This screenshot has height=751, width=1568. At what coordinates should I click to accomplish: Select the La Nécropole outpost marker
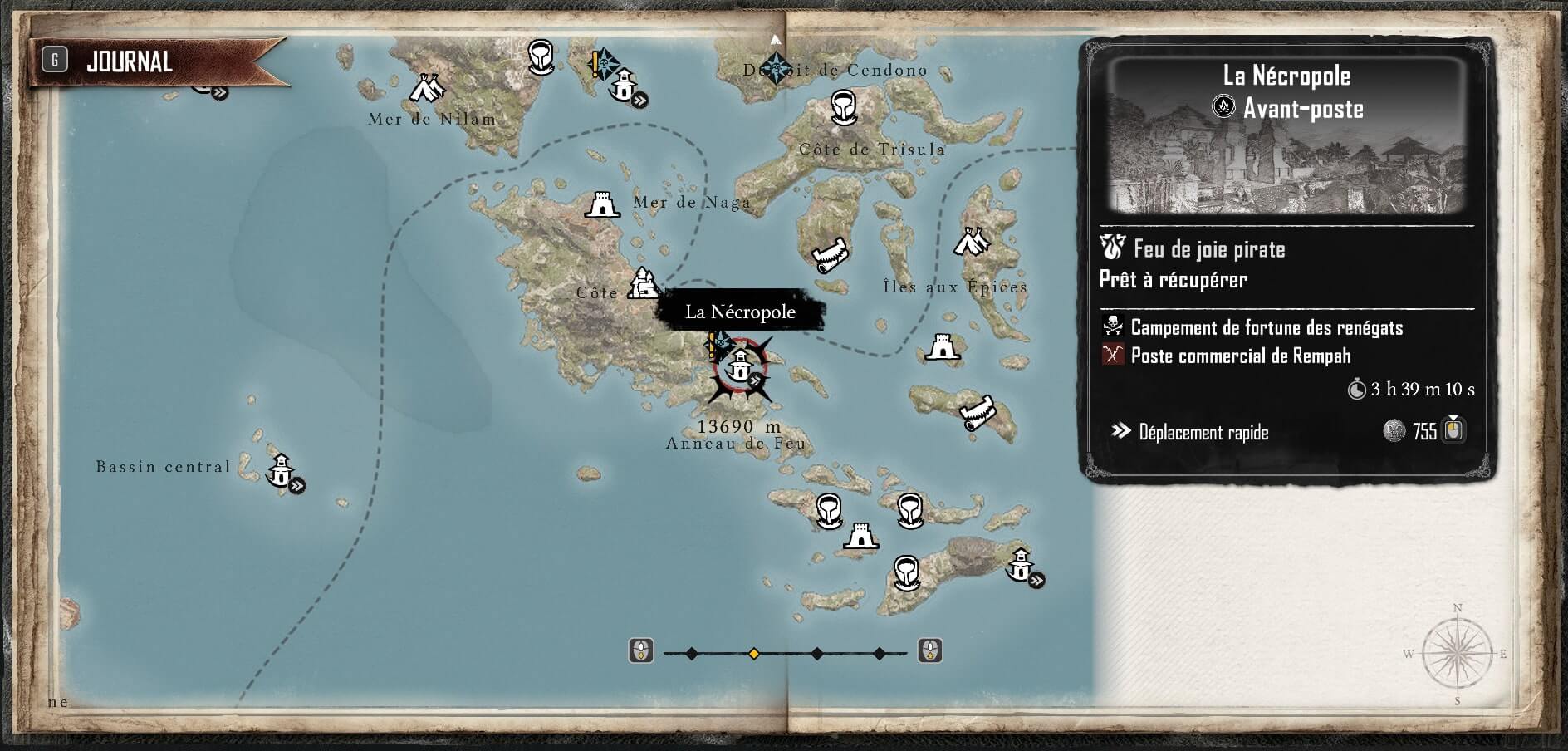pyautogui.click(x=738, y=365)
